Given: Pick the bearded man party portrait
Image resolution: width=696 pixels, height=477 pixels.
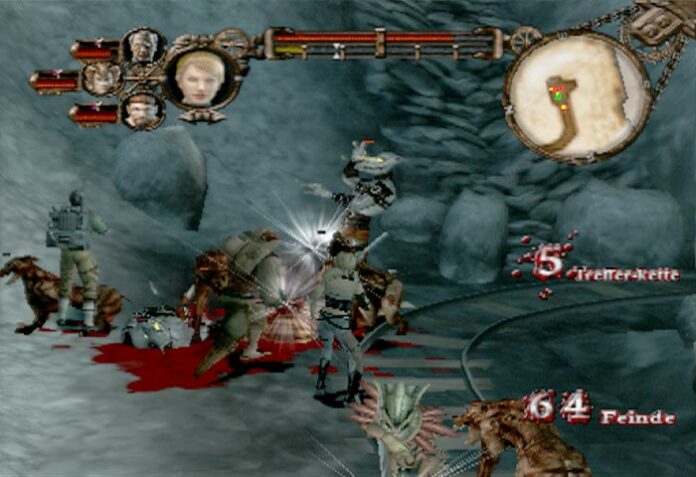Looking at the screenshot, I should point(141,111).
